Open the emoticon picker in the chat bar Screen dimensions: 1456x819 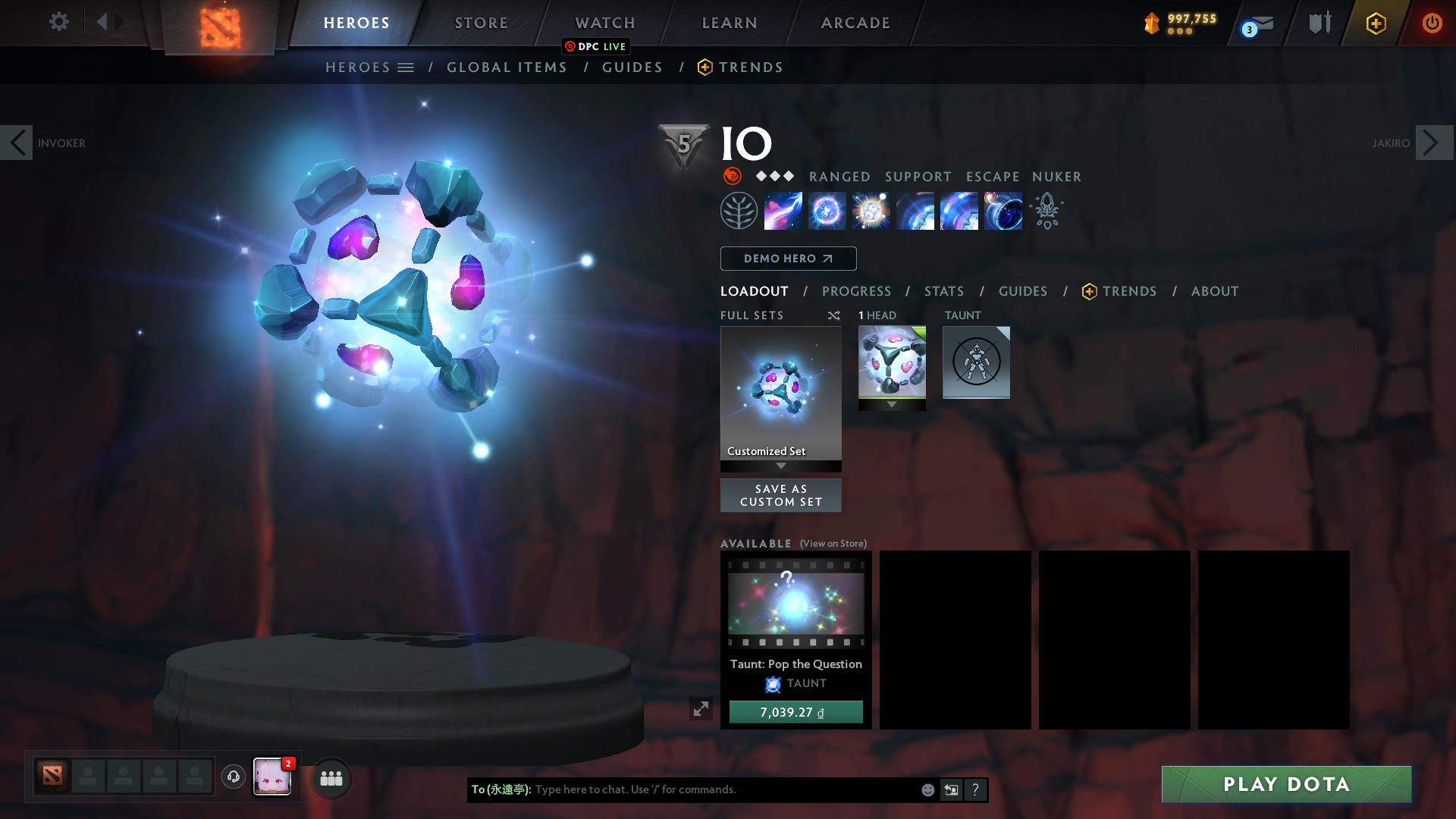click(927, 789)
